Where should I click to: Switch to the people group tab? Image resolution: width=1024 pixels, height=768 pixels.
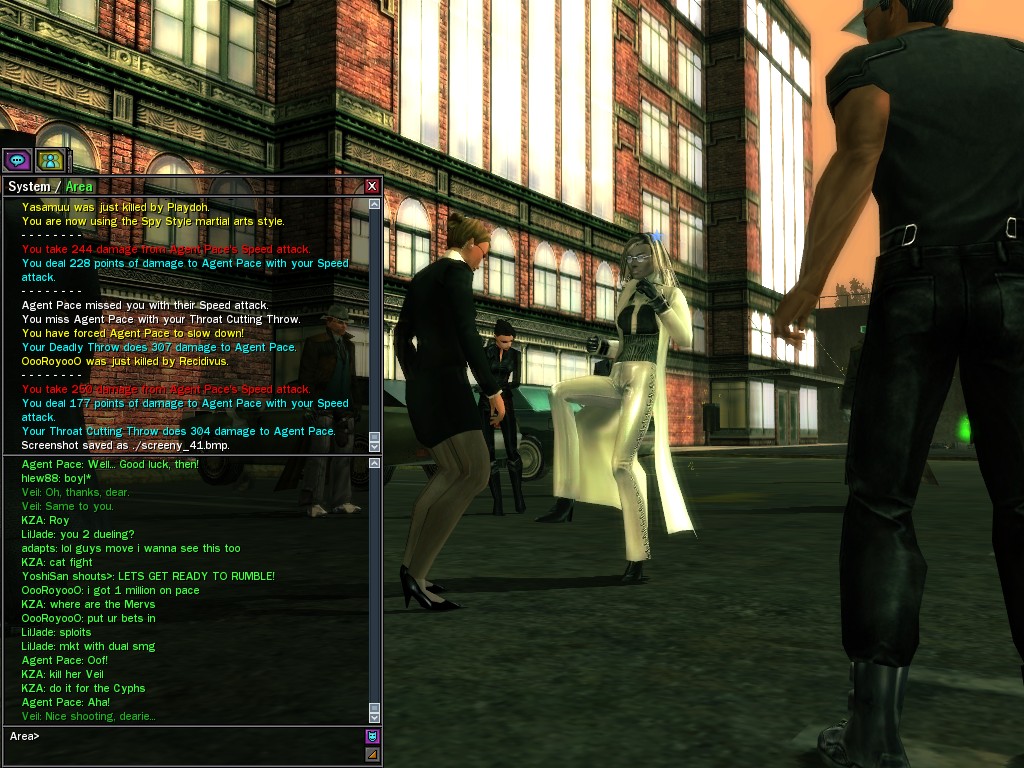pos(49,160)
